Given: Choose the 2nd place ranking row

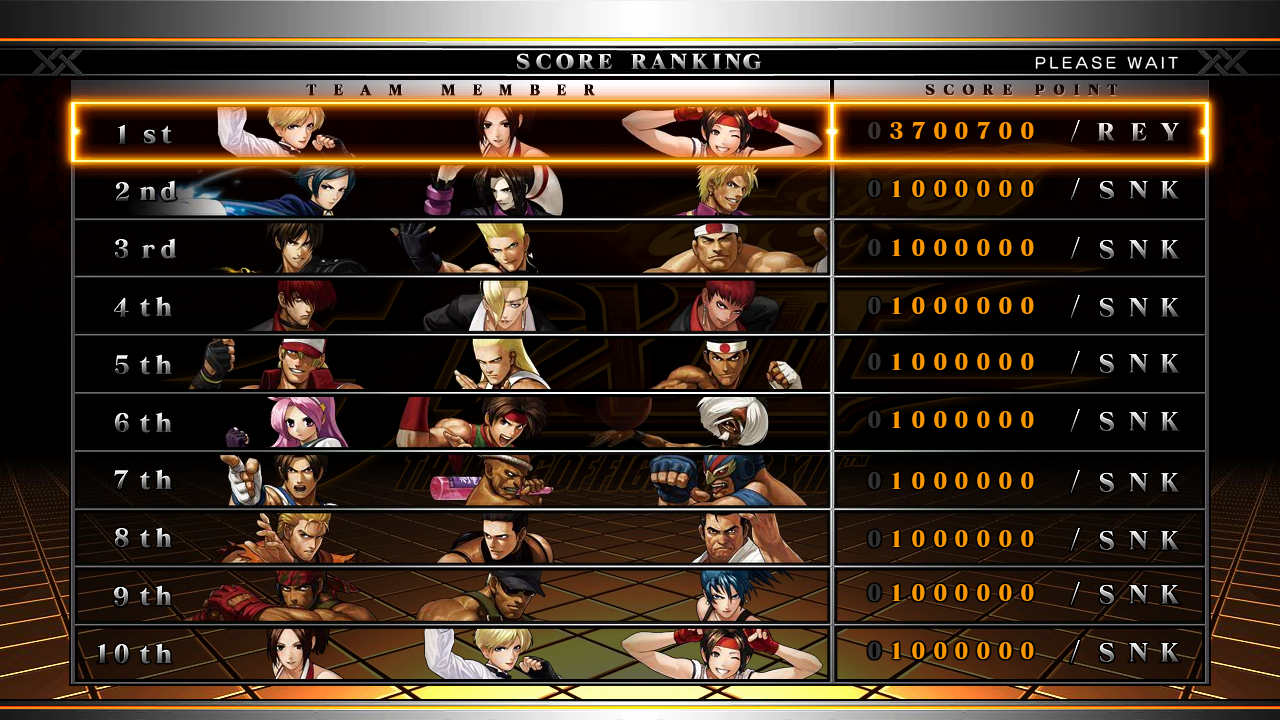Looking at the screenshot, I should [x=640, y=190].
